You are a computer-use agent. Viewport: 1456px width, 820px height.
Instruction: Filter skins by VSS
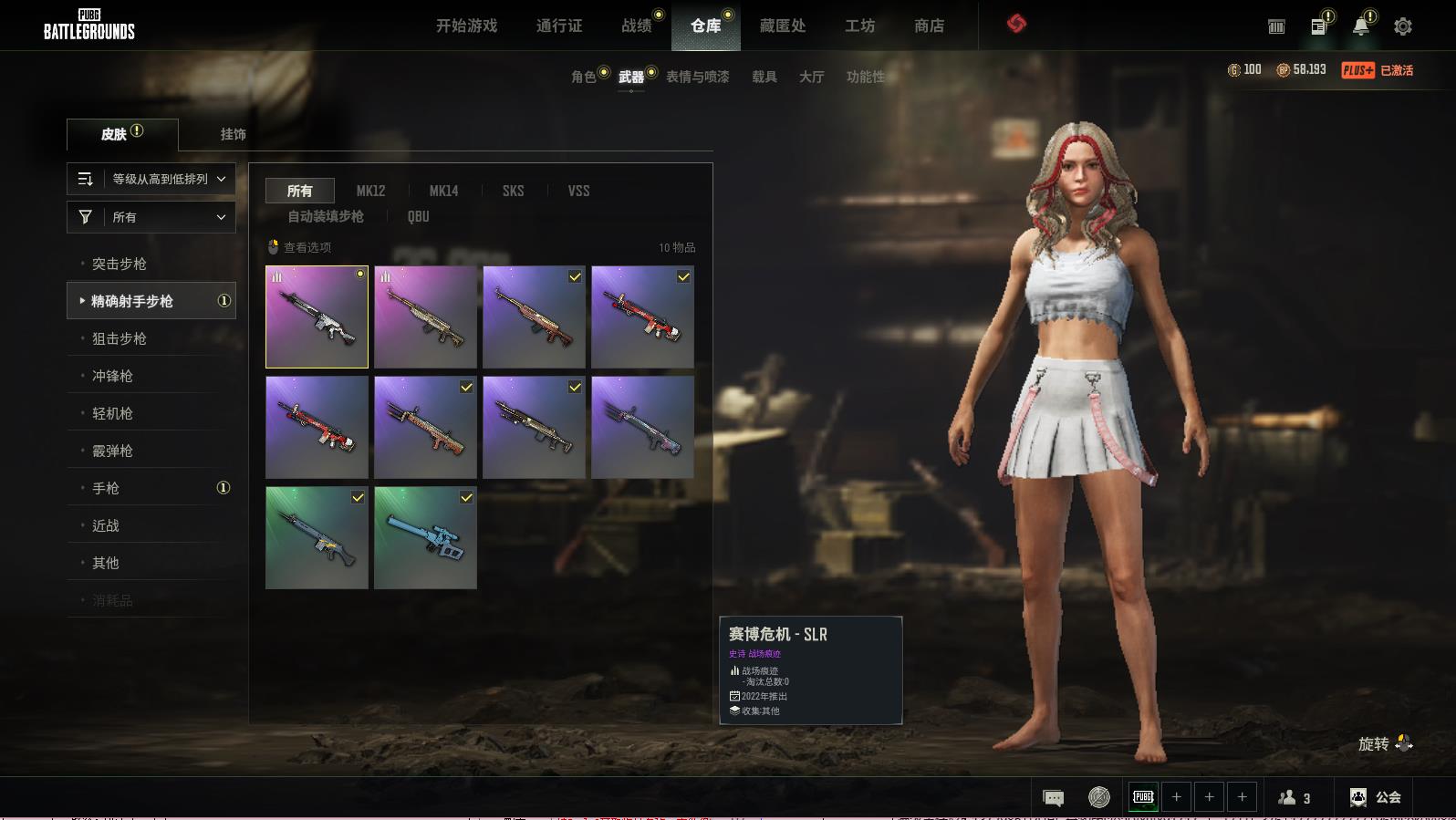click(x=578, y=191)
